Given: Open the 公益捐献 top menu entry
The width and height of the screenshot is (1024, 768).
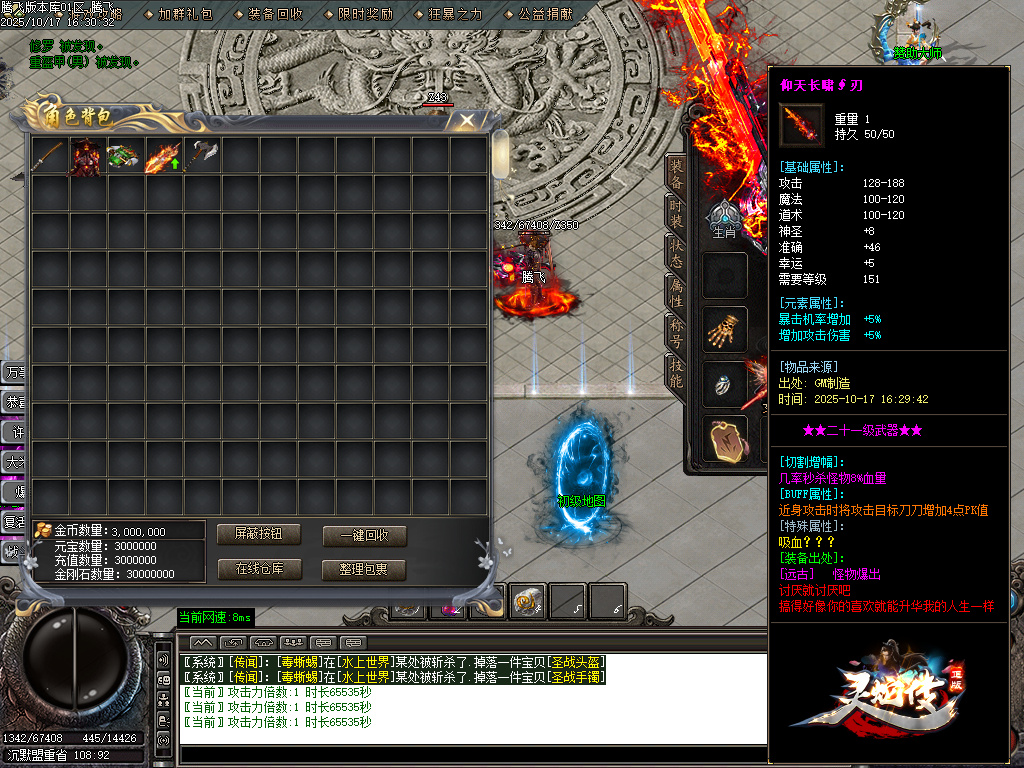Looking at the screenshot, I should (545, 14).
